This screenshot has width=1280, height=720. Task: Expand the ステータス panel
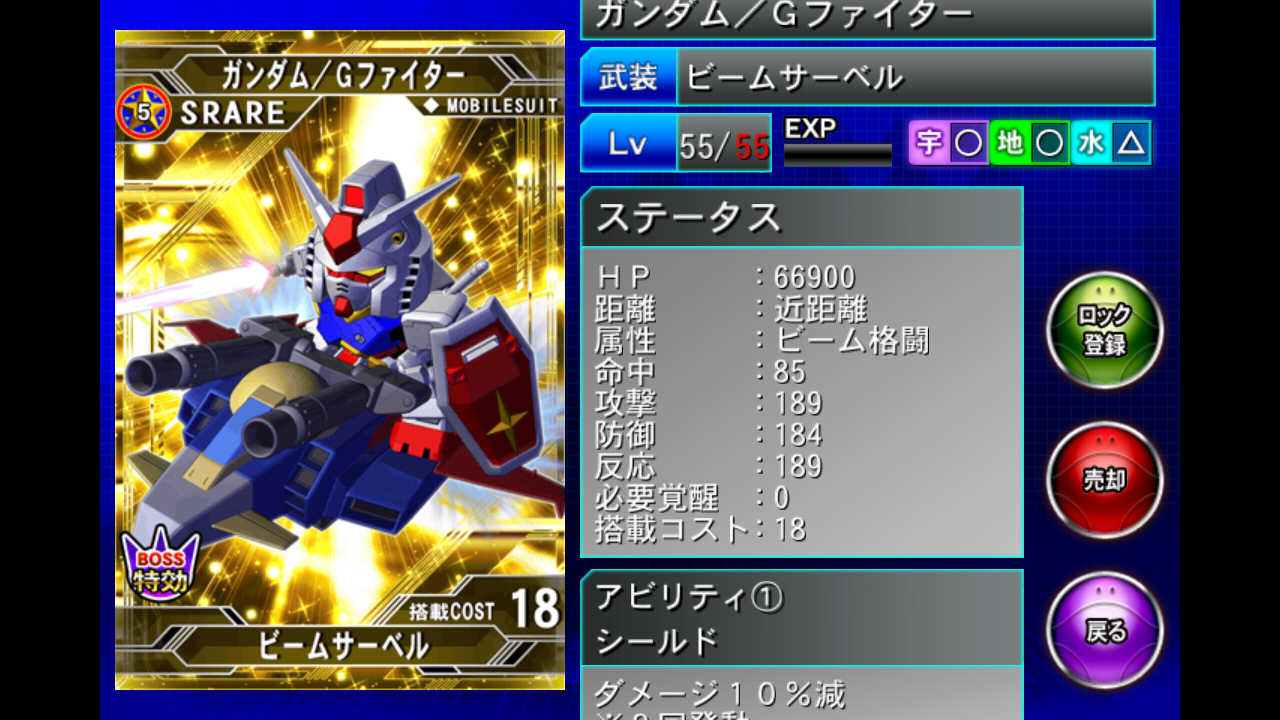(800, 216)
